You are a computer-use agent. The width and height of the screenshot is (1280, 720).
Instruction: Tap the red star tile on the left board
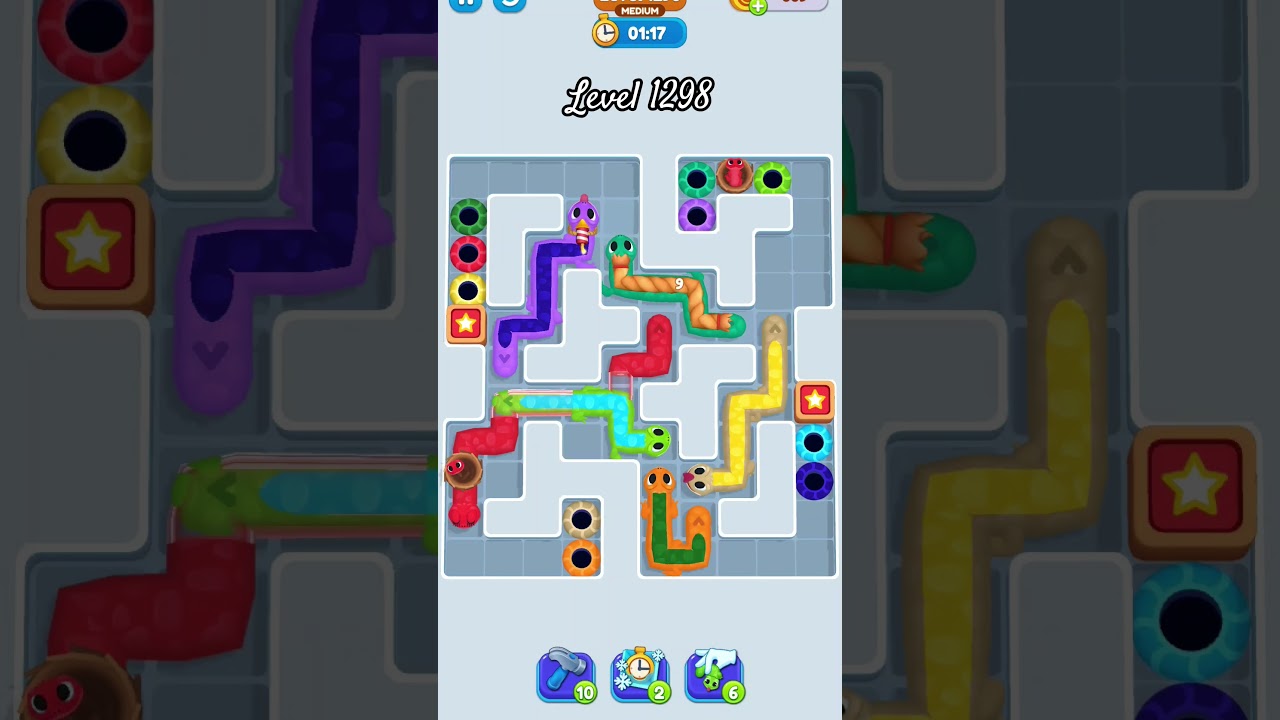tap(464, 324)
